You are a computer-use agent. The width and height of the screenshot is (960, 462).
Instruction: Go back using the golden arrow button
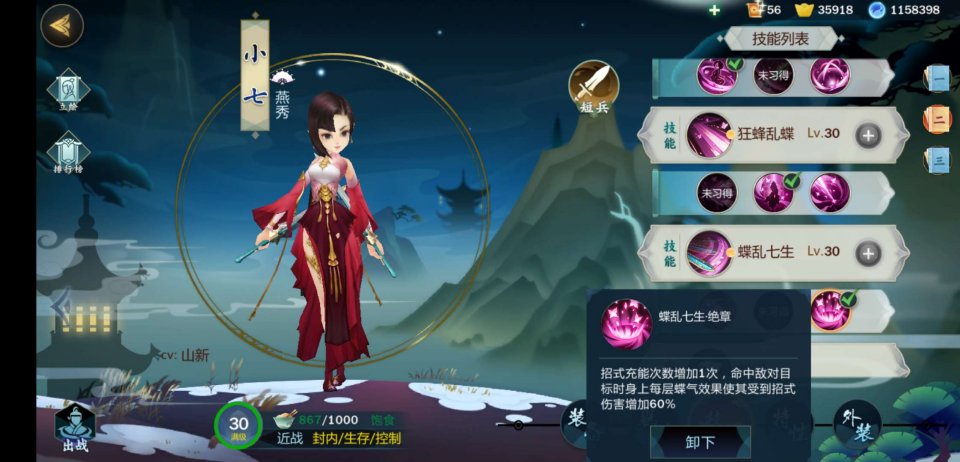coord(61,26)
